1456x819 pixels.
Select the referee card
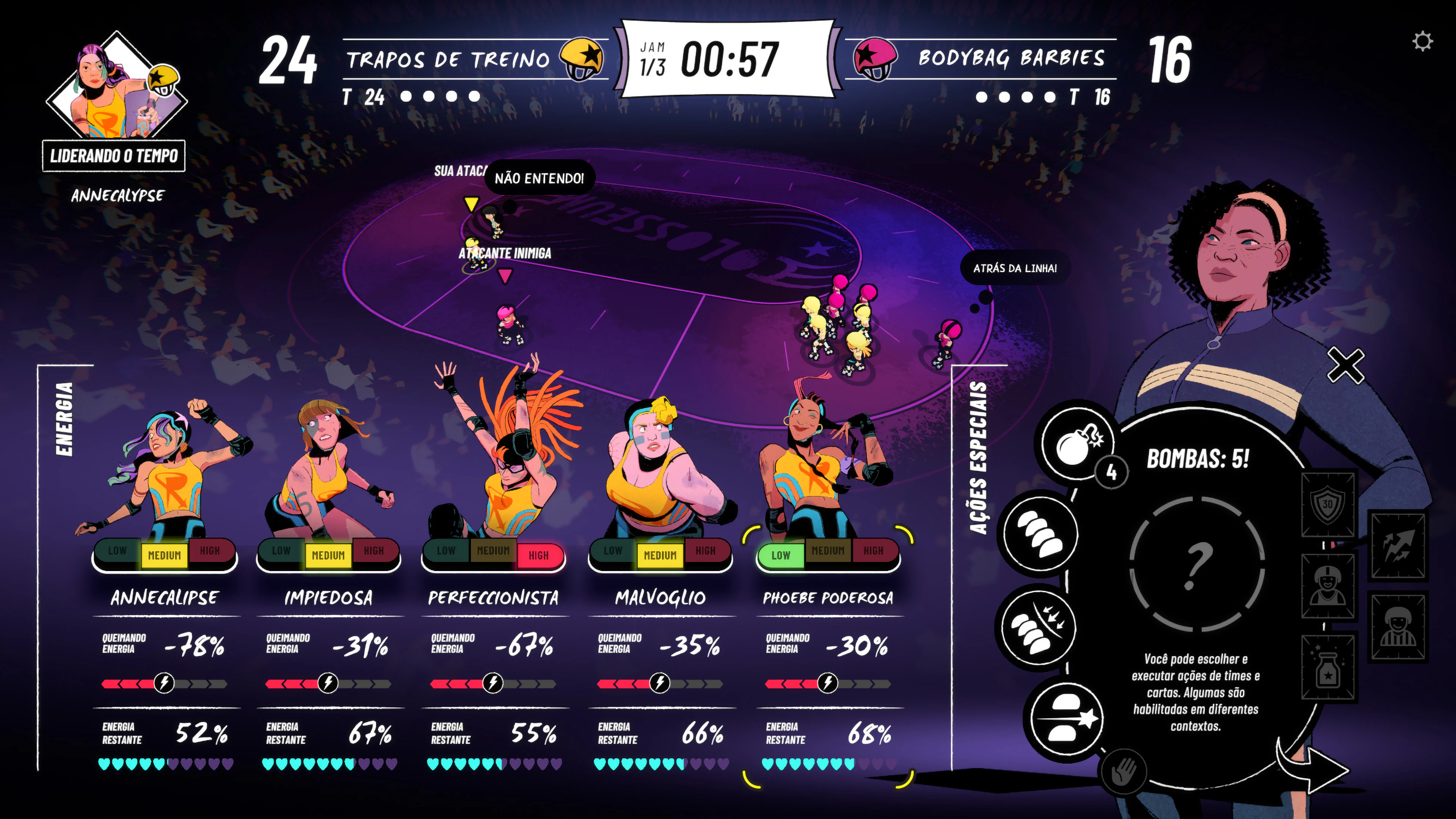coord(1398,626)
